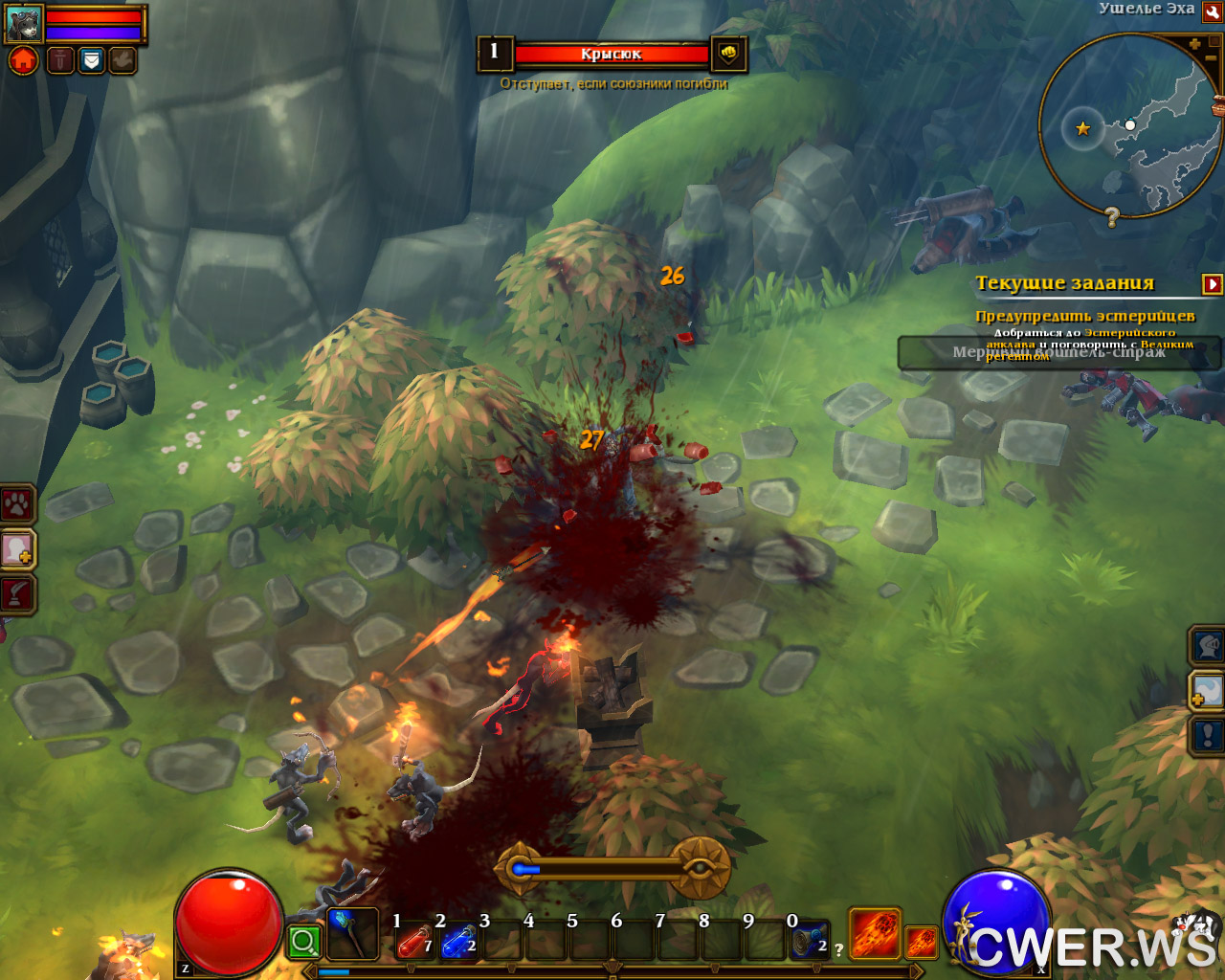Viewport: 1225px width, 980px height.
Task: Click the blue exclamation mark side button
Action: point(1207,735)
